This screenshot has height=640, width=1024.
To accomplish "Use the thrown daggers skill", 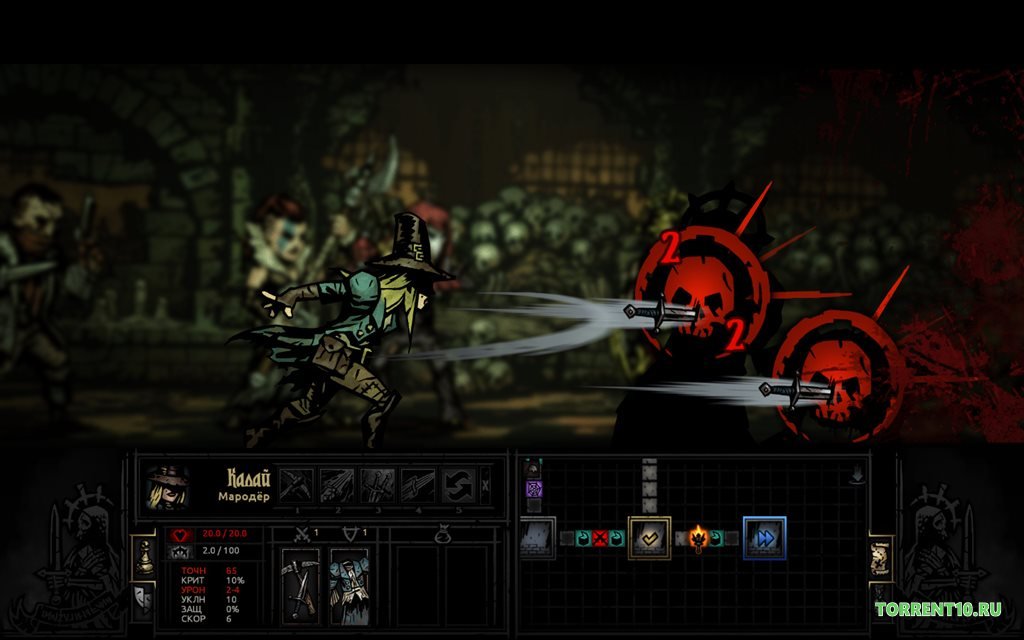I will (x=336, y=486).
